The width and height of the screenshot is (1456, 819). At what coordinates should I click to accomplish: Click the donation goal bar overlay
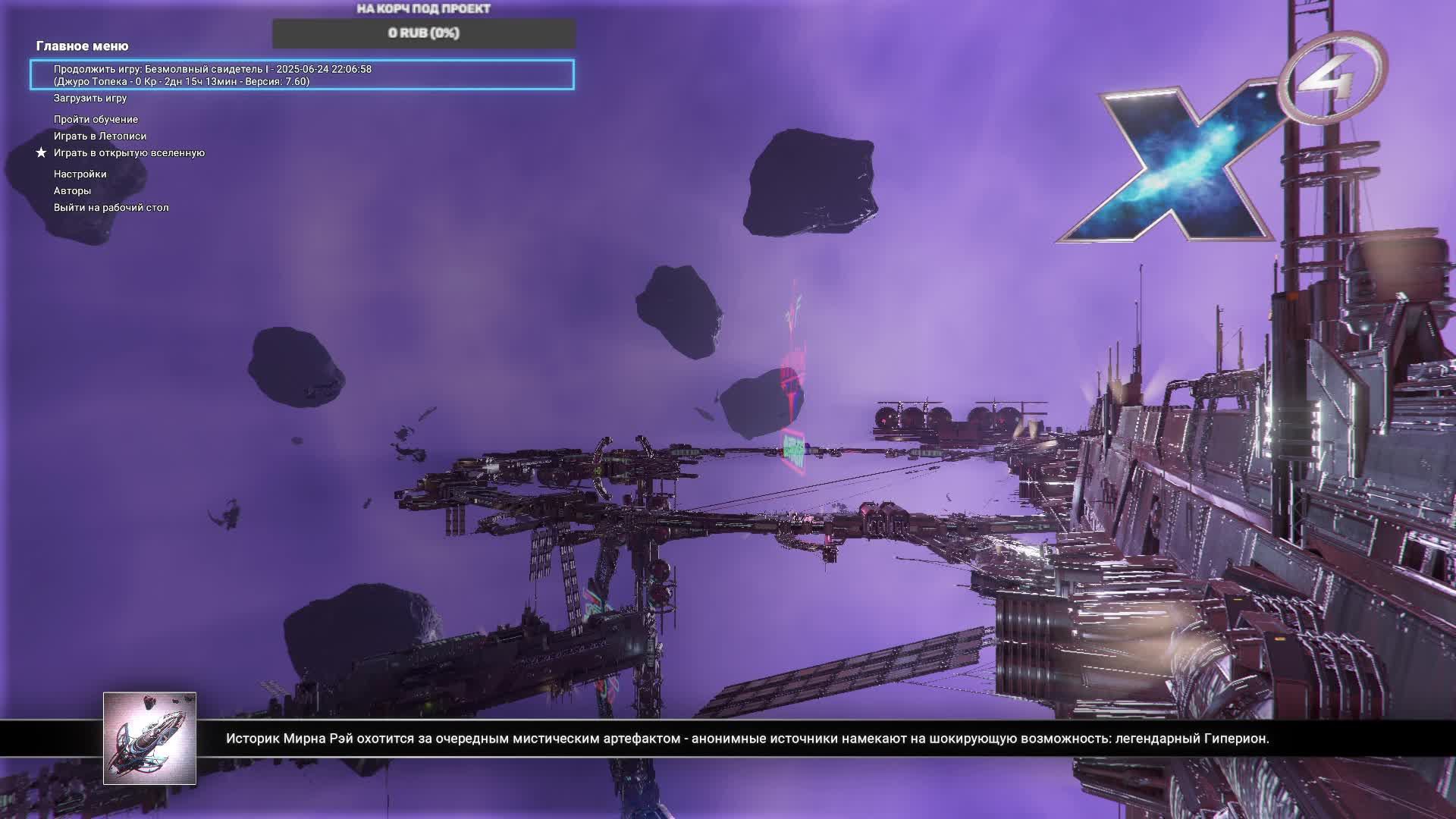pyautogui.click(x=424, y=33)
